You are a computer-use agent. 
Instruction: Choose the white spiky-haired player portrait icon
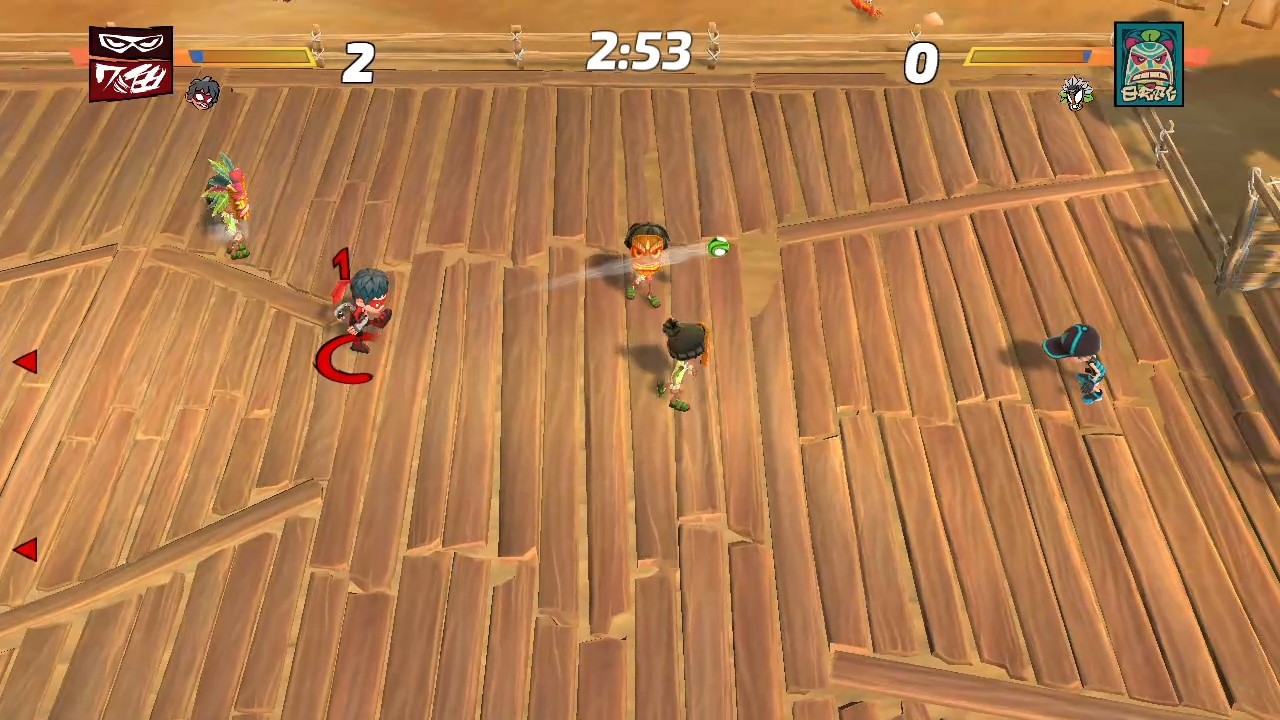click(1076, 93)
